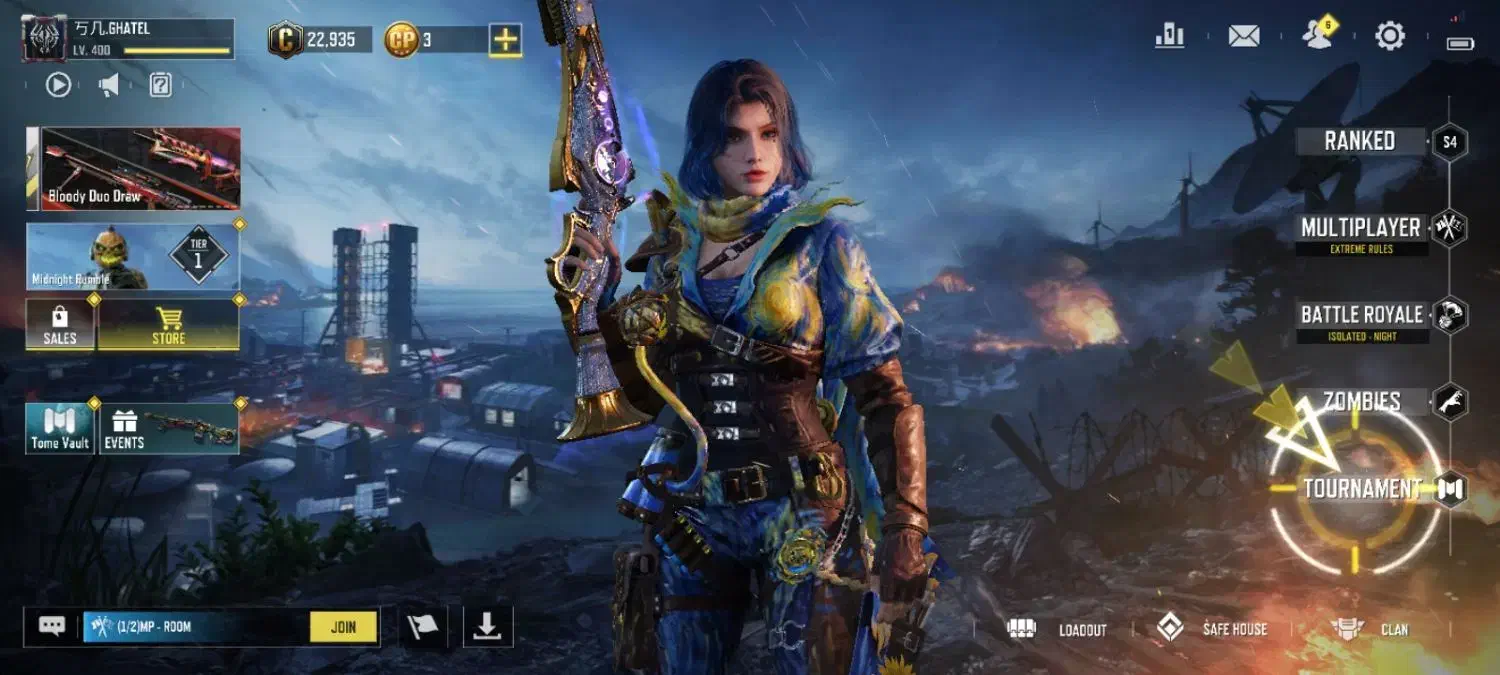This screenshot has width=1500, height=675.
Task: Go to the Safe House
Action: (x=1212, y=629)
